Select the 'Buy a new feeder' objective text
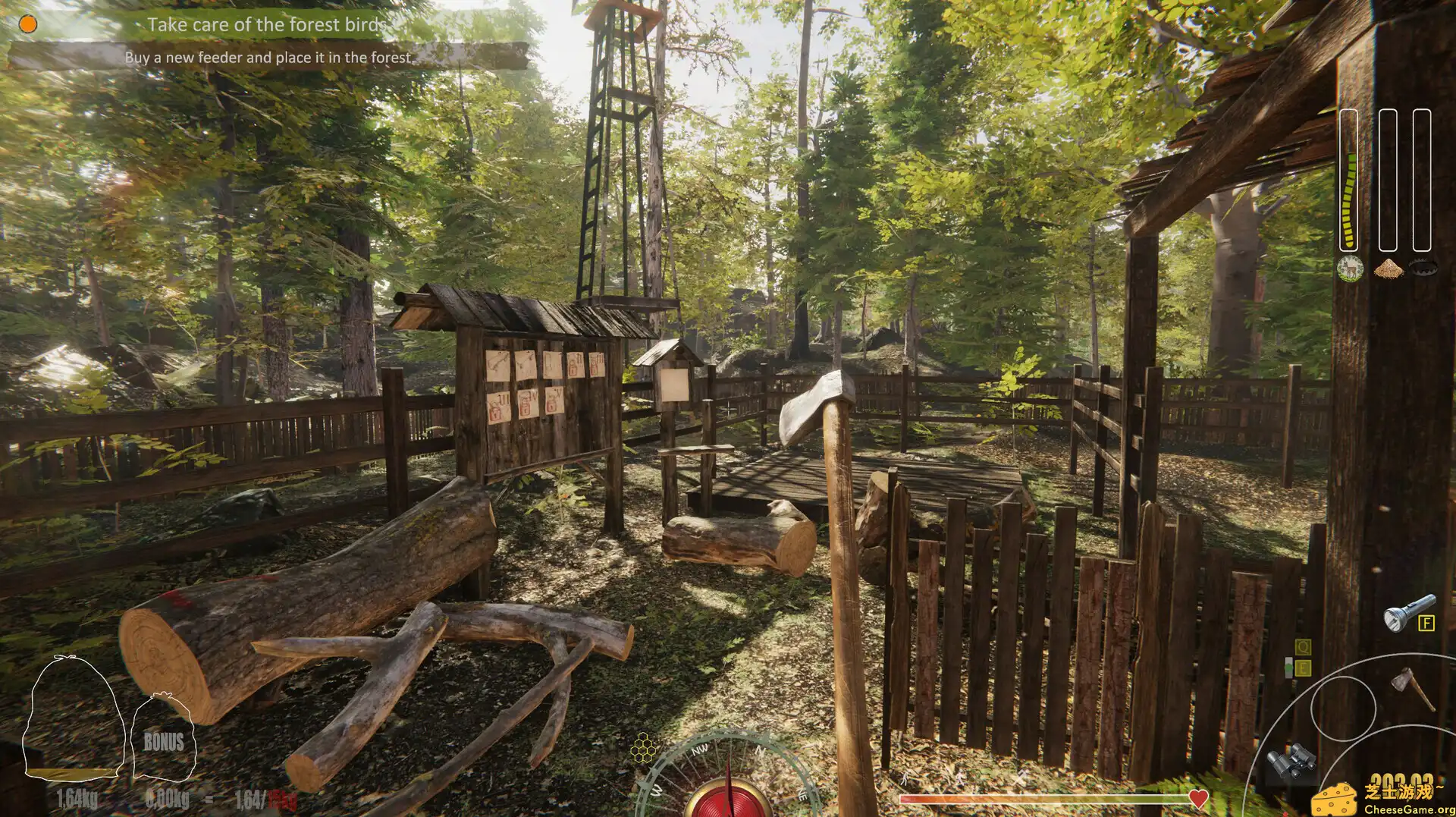 (269, 56)
